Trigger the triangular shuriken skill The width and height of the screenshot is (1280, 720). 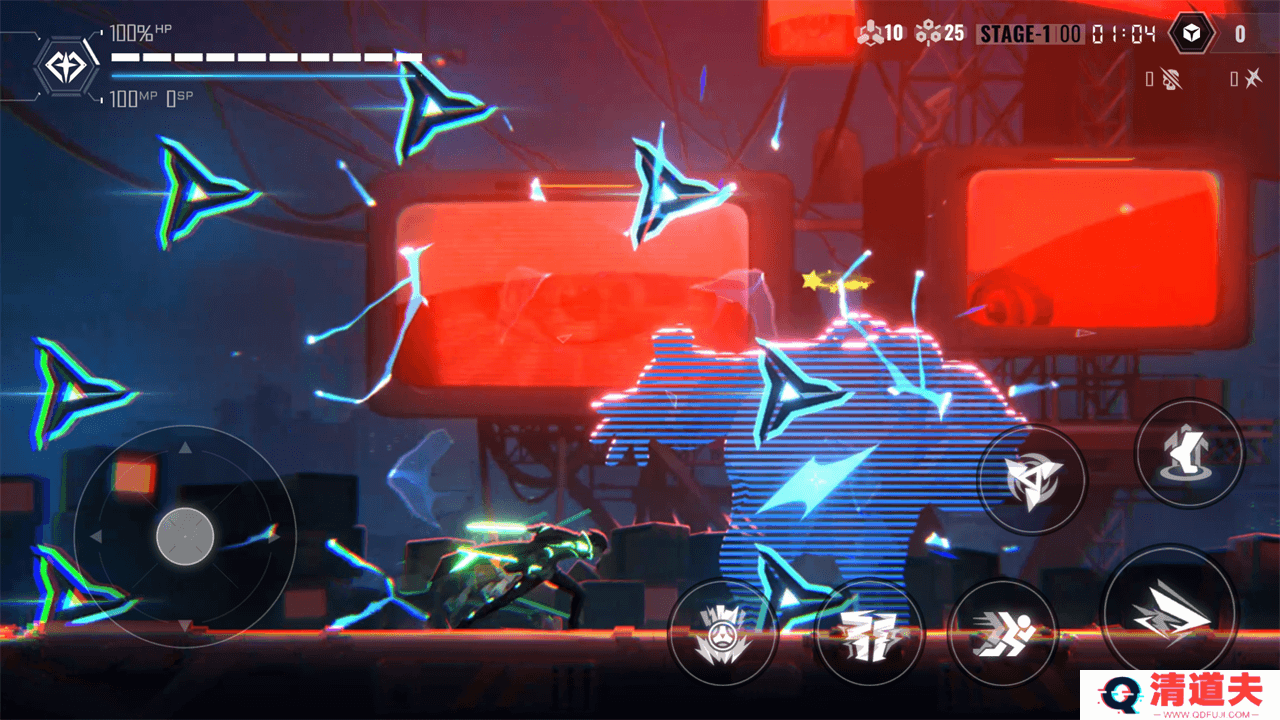click(x=1030, y=479)
